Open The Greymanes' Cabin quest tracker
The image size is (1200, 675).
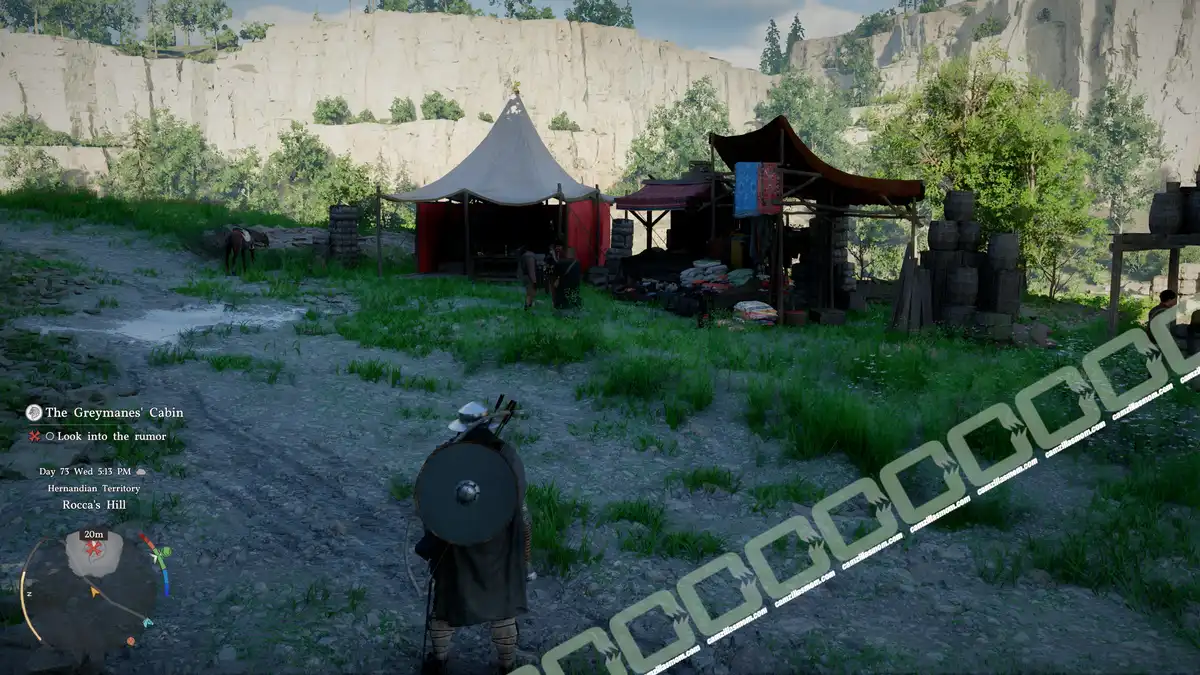pos(114,412)
